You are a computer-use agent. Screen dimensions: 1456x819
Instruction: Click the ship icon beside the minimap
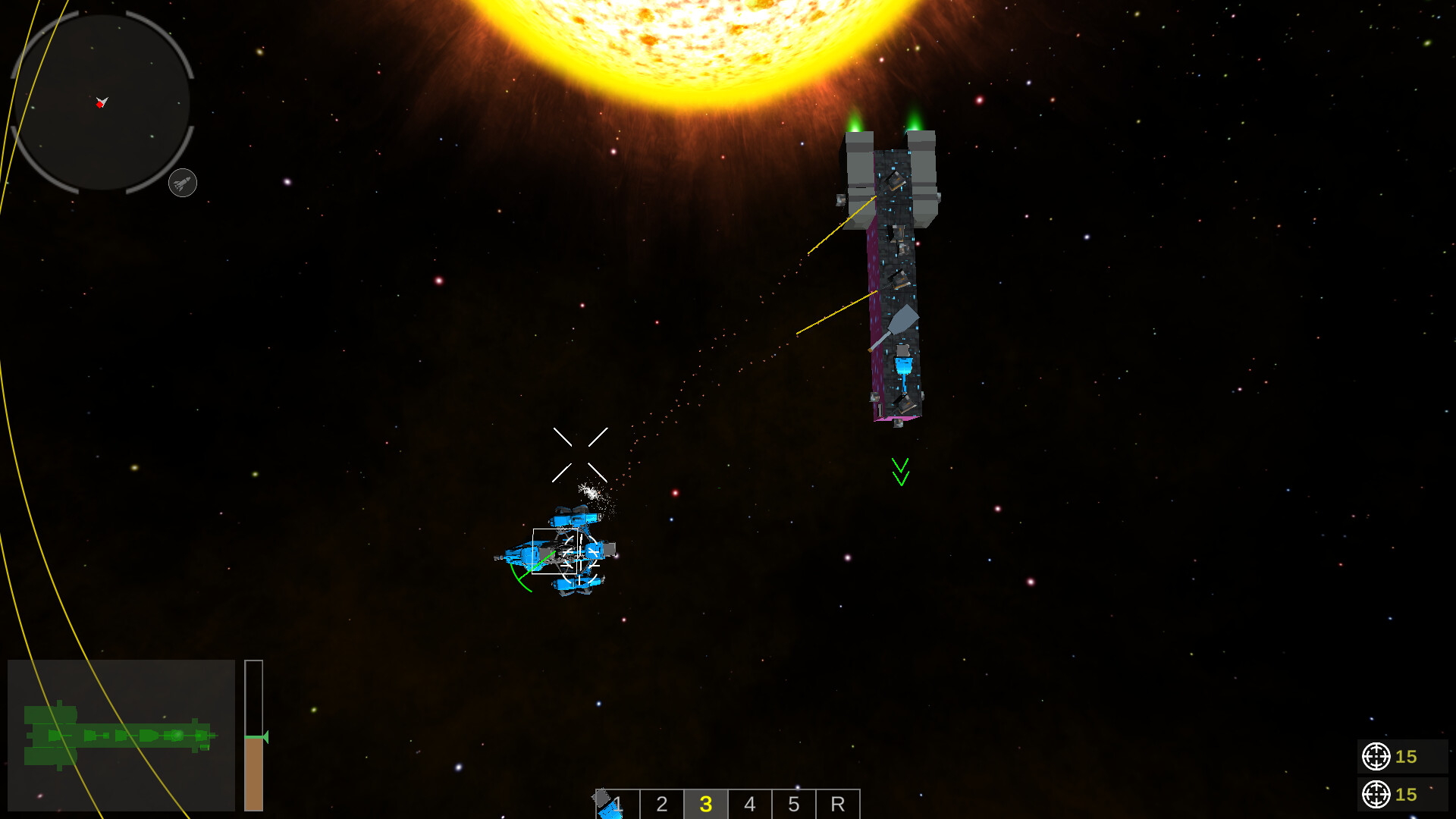click(182, 182)
